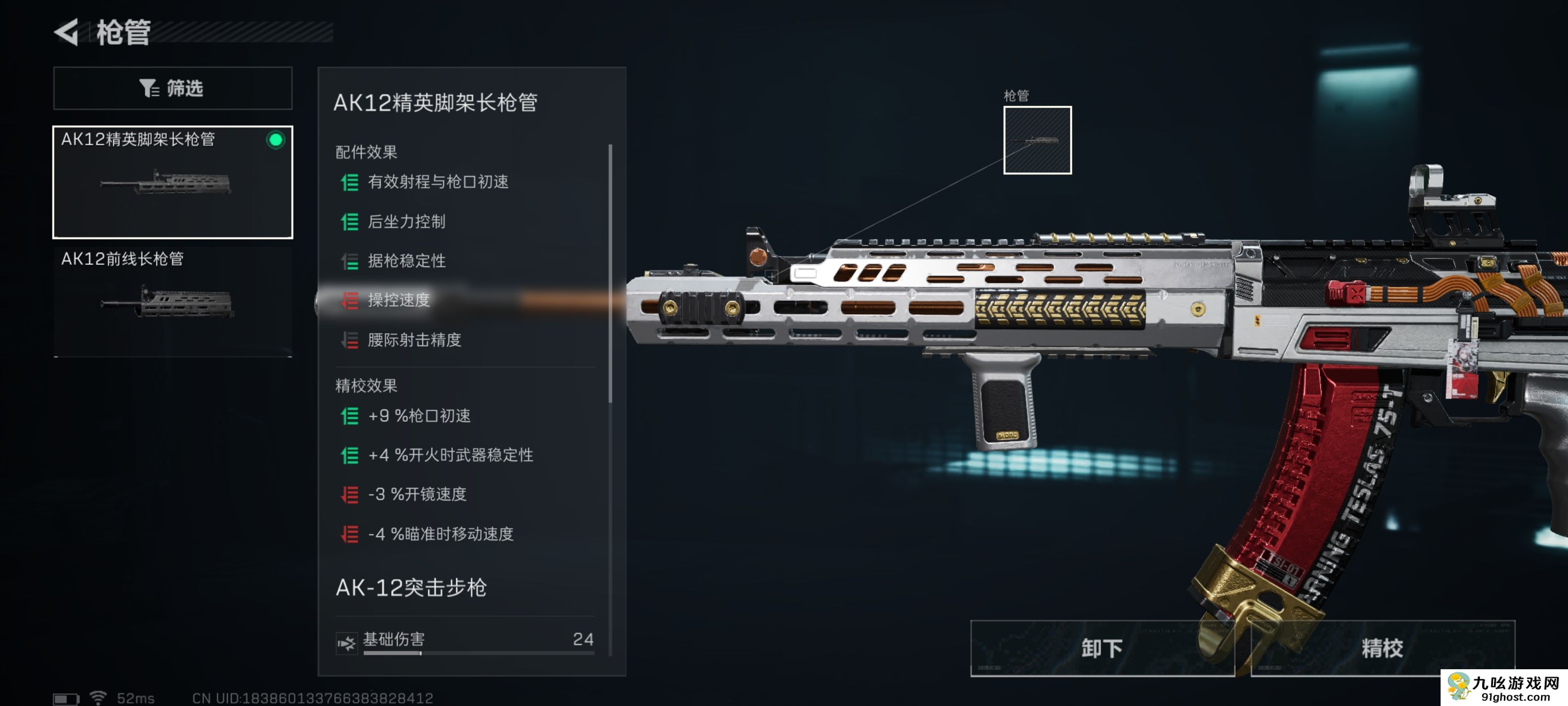
Task: Click the red arrow beside 腰际射击精度
Action: point(349,341)
